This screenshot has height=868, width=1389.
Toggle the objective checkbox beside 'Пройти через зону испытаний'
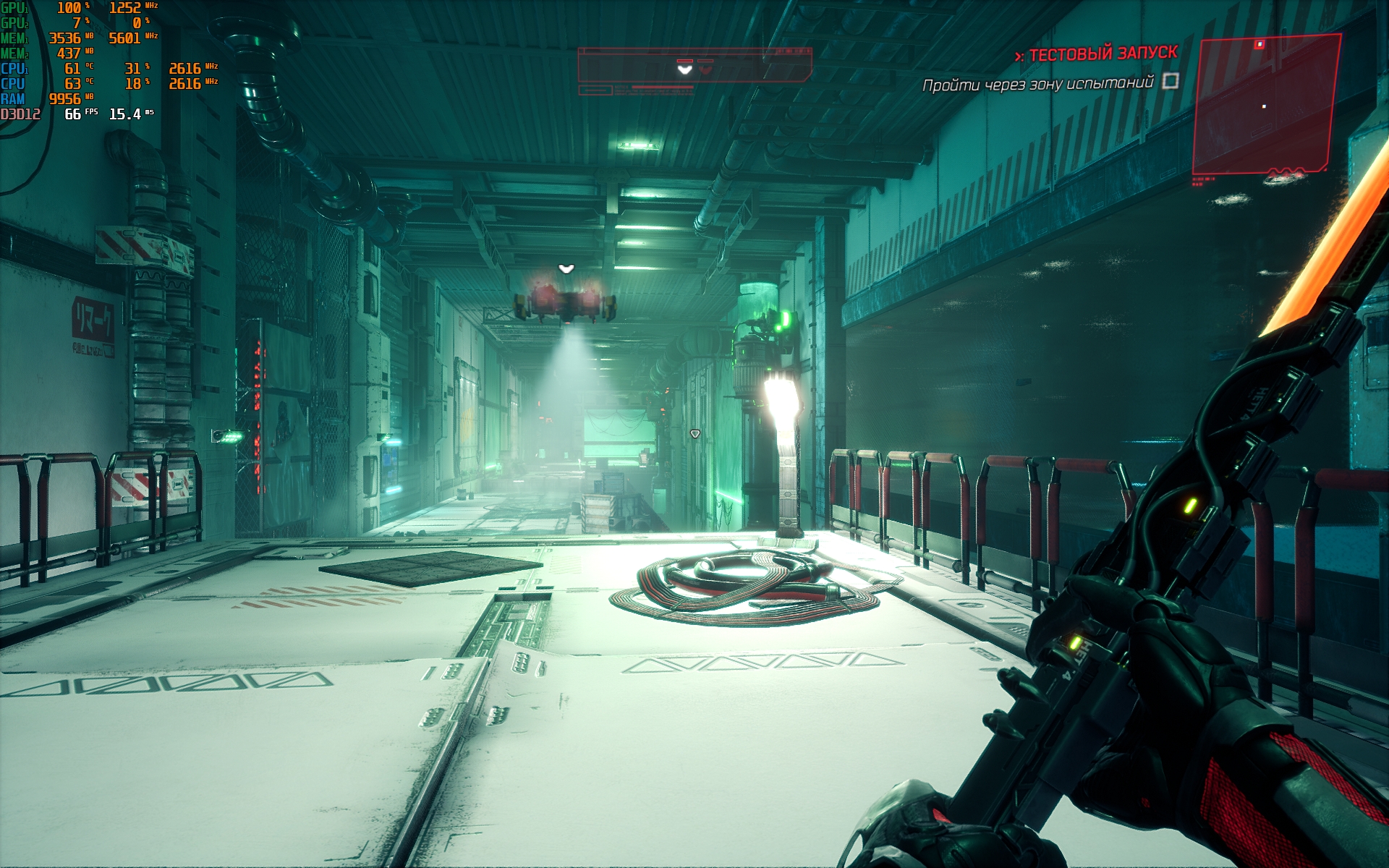click(1170, 81)
